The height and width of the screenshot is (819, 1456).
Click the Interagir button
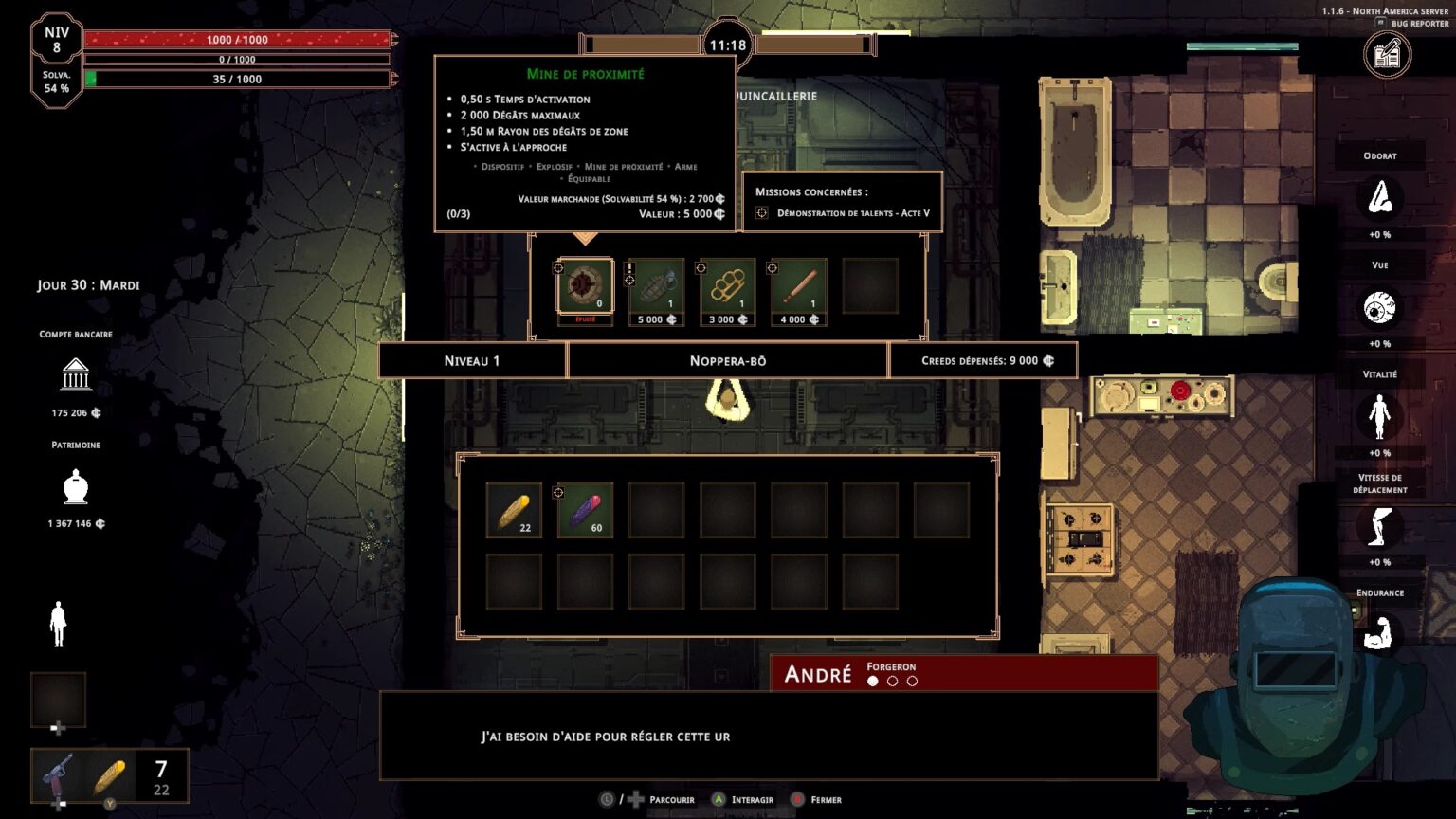(x=745, y=799)
